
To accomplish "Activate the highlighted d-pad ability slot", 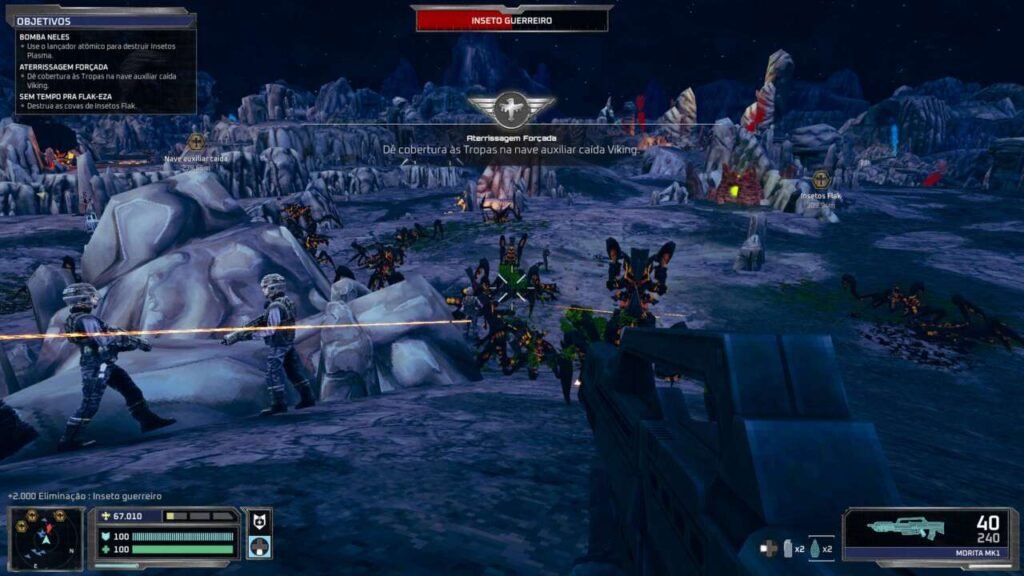I will [258, 546].
